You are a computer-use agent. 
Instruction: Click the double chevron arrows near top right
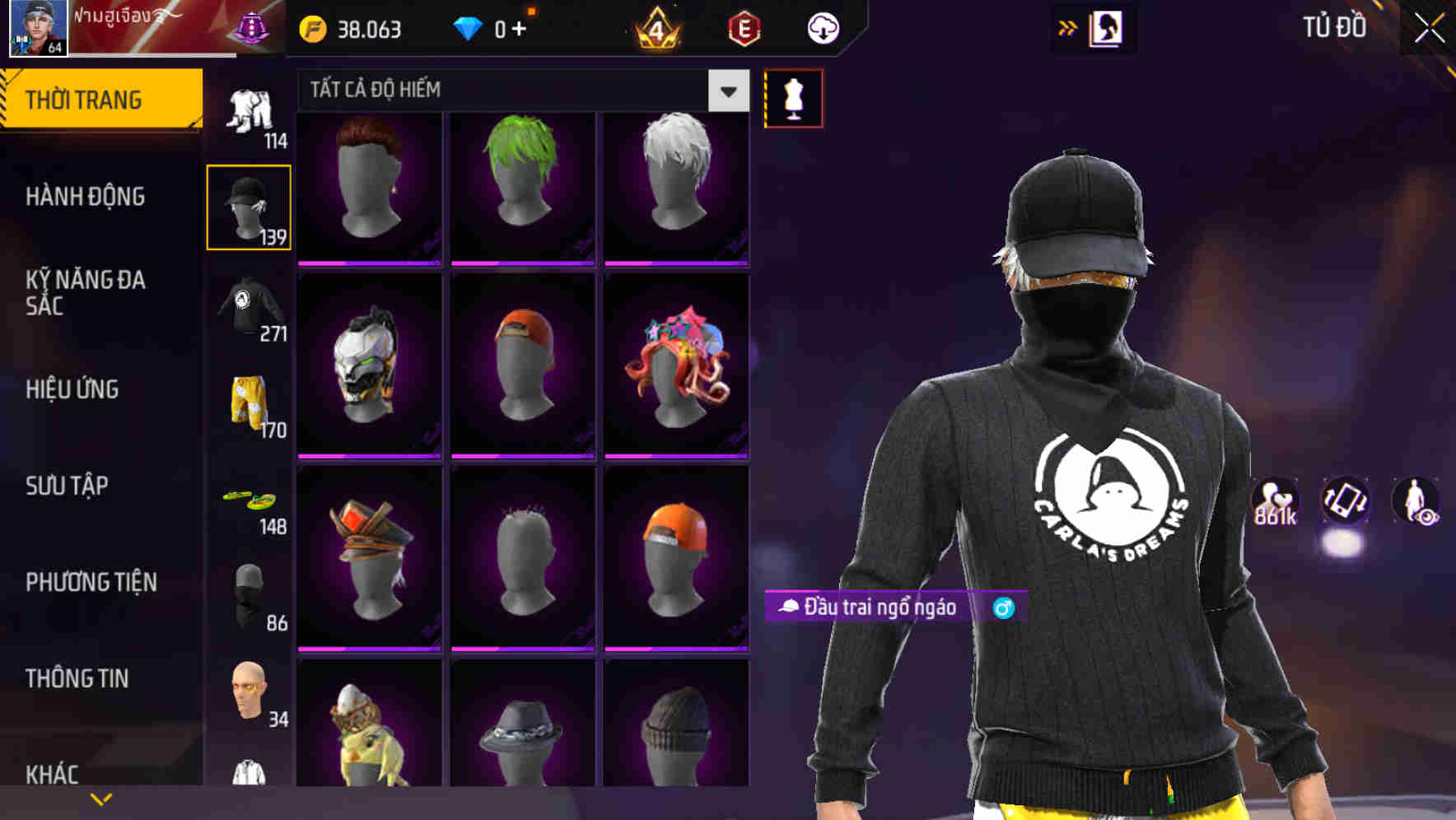click(x=1068, y=26)
